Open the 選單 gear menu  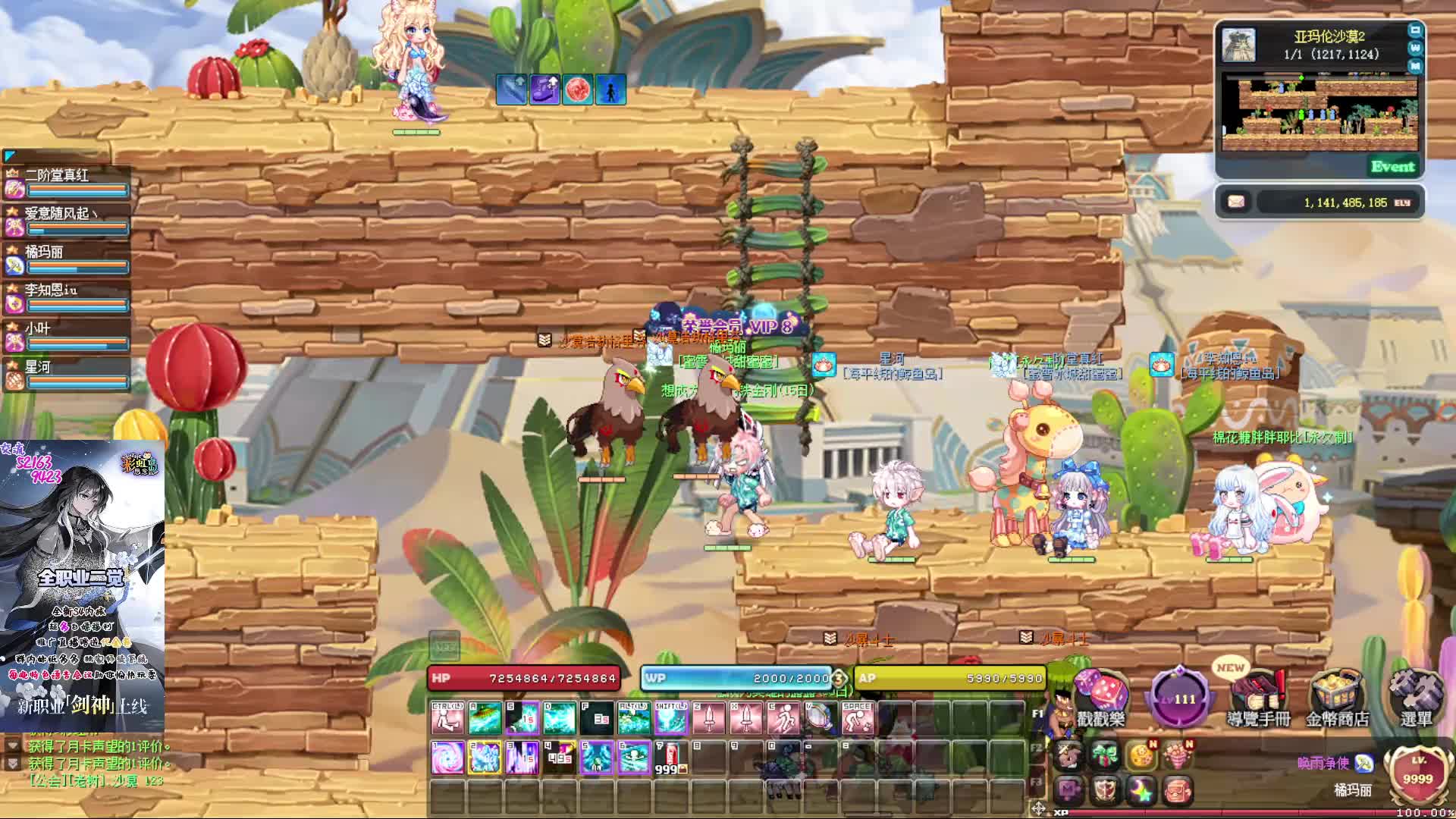click(x=1415, y=696)
